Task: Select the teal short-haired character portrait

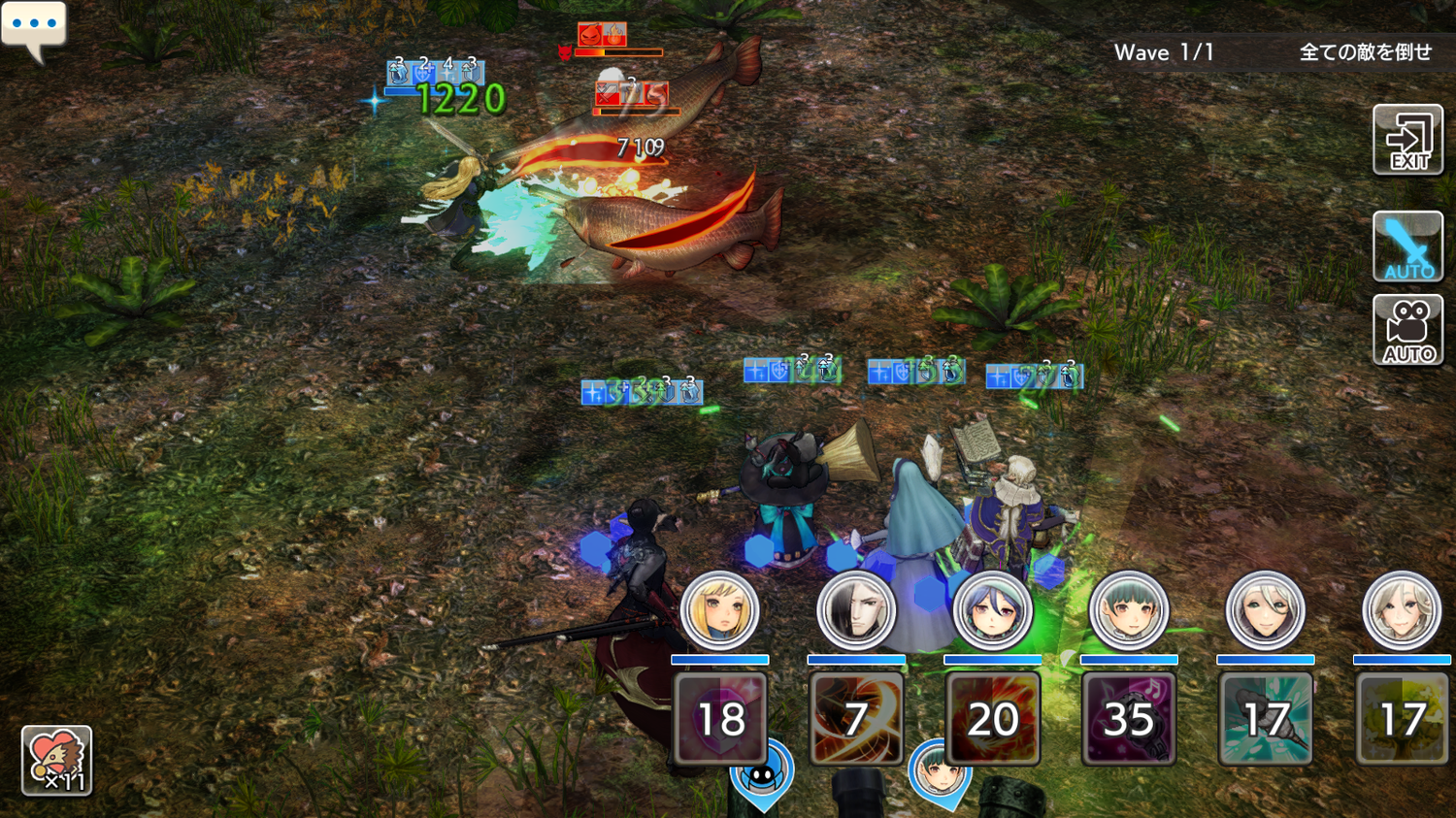Action: (1129, 610)
